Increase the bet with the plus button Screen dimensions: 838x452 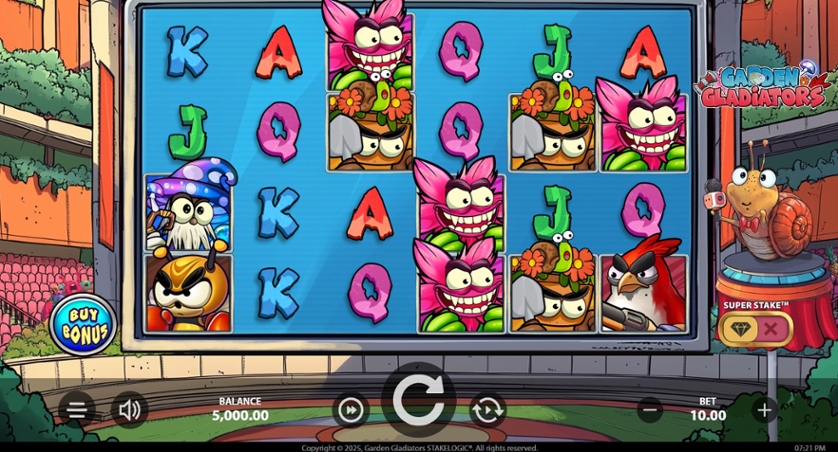pyautogui.click(x=765, y=409)
